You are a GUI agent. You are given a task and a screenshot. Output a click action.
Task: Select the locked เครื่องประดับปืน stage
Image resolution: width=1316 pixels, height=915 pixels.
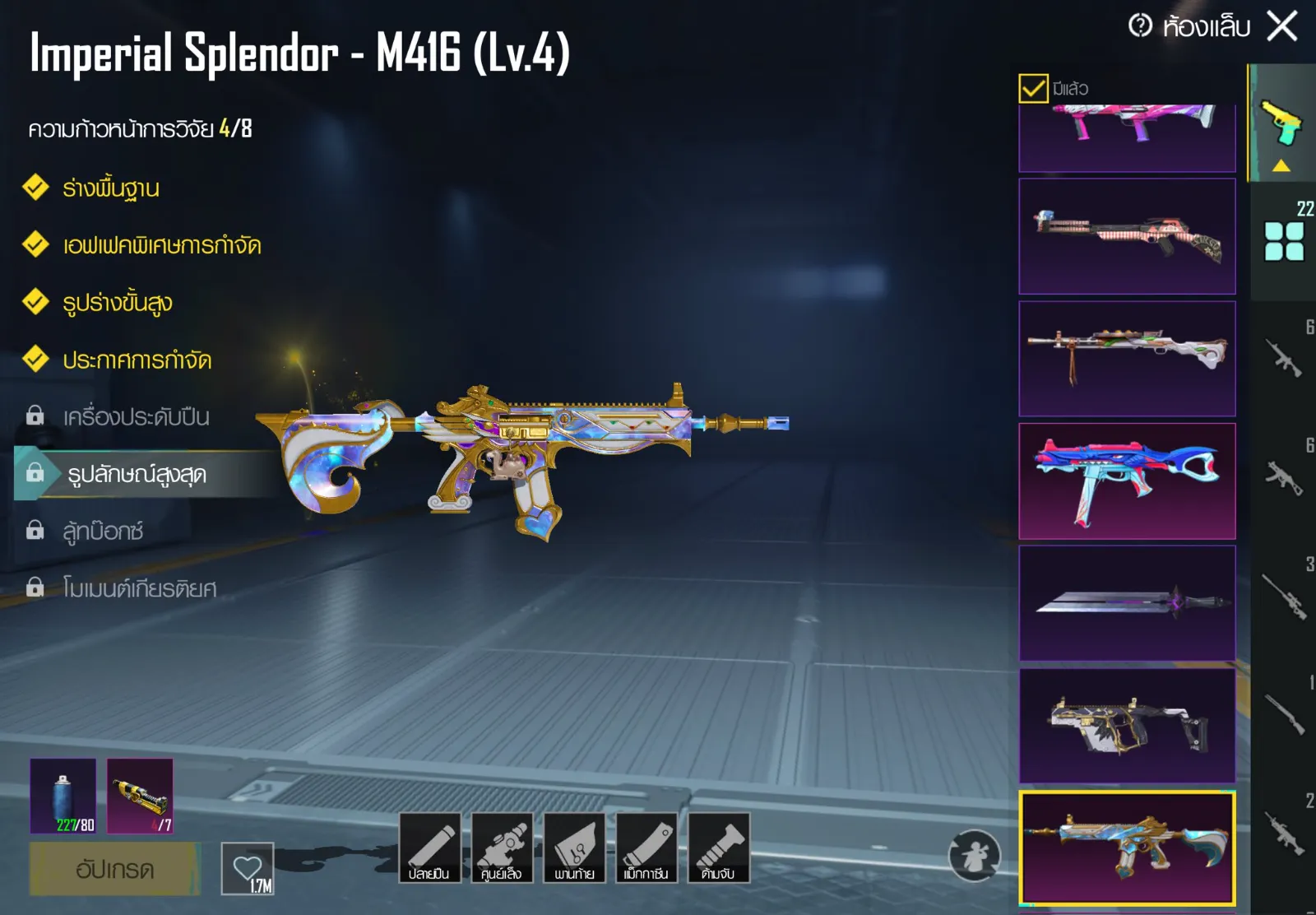pyautogui.click(x=136, y=417)
